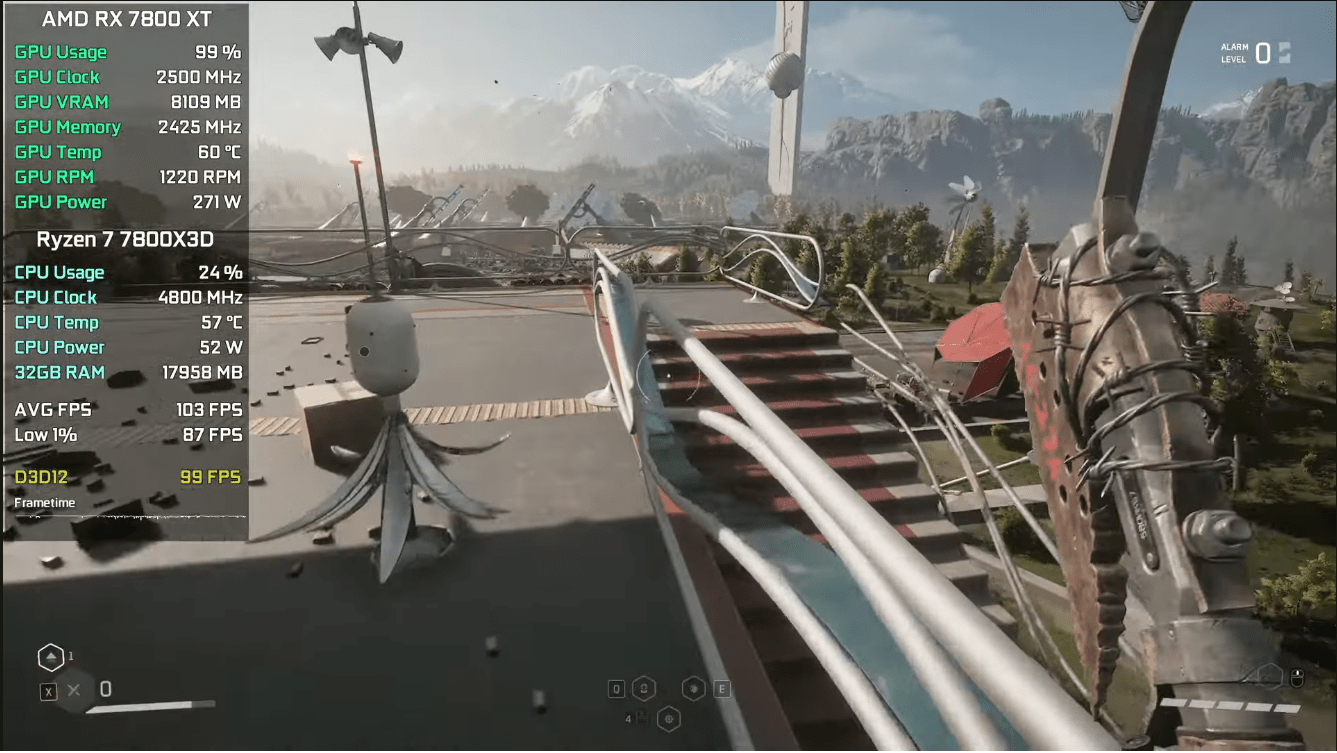
Task: Select the gear hexagon icon
Action: pyautogui.click(x=669, y=717)
